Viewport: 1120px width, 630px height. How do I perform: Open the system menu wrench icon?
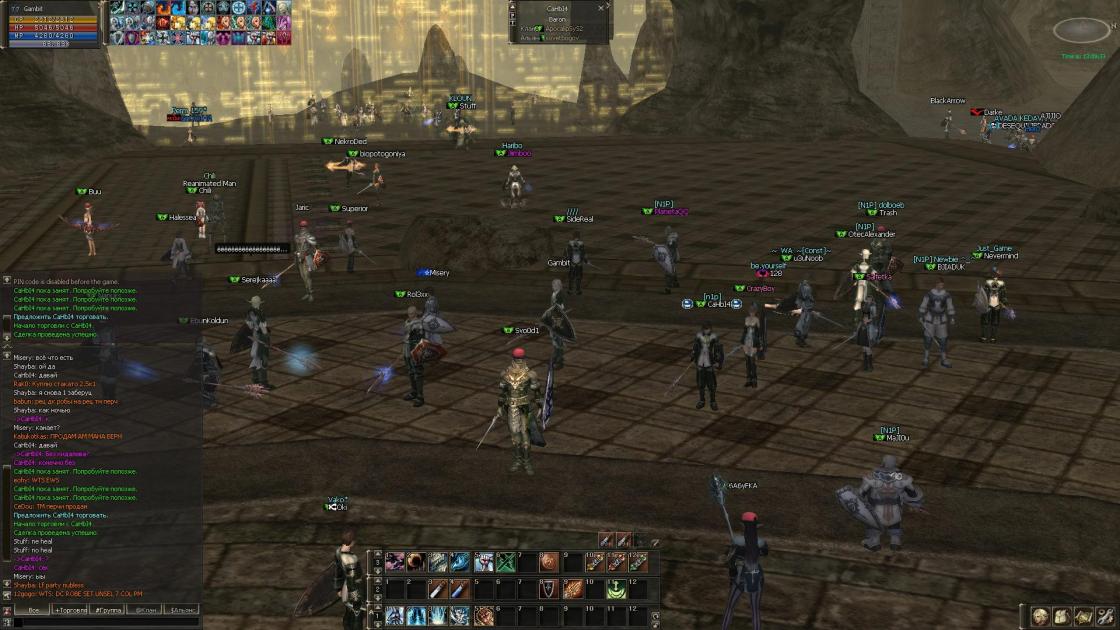pyautogui.click(x=1105, y=617)
